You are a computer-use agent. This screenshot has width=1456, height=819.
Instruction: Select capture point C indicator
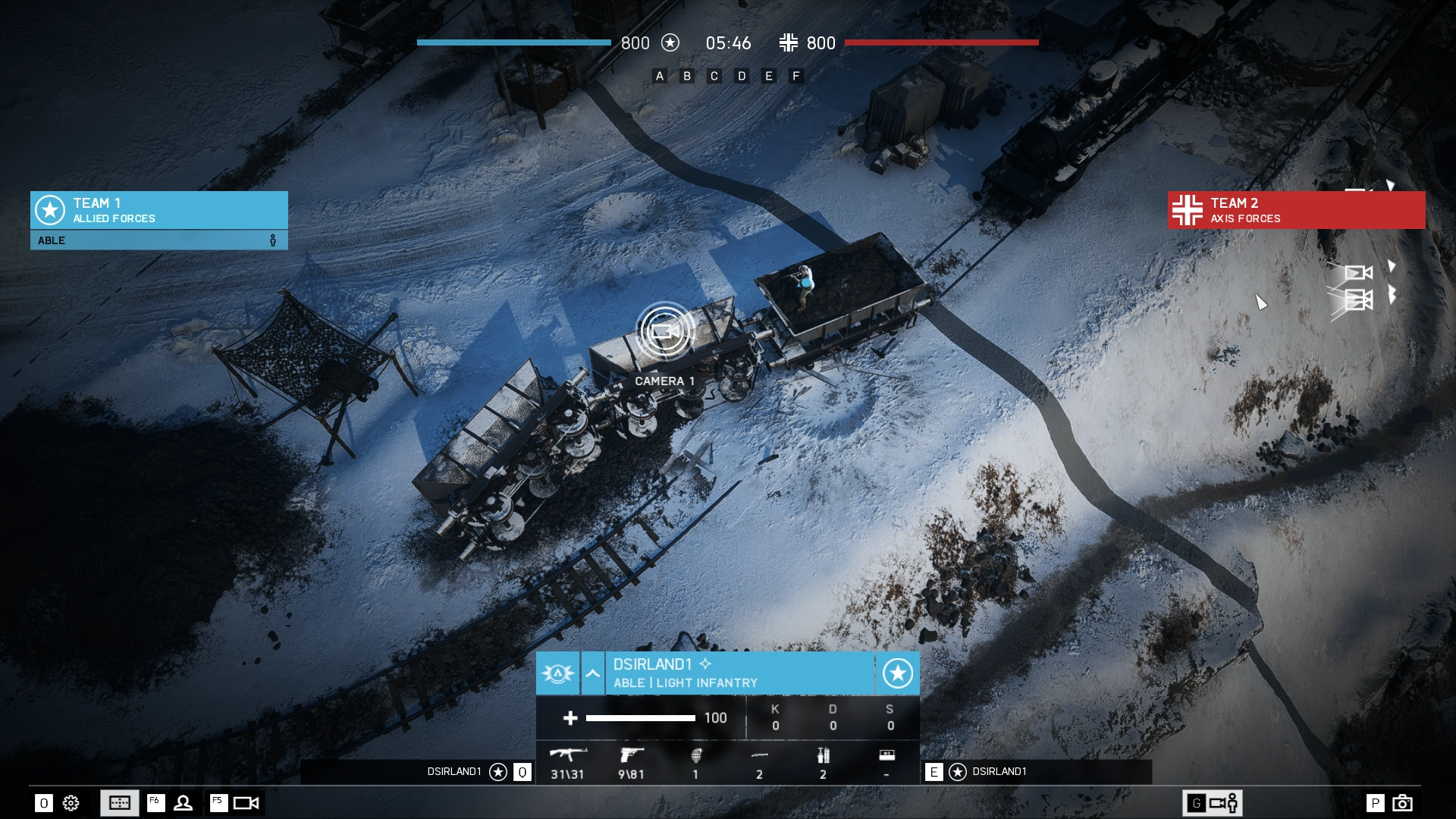point(714,76)
